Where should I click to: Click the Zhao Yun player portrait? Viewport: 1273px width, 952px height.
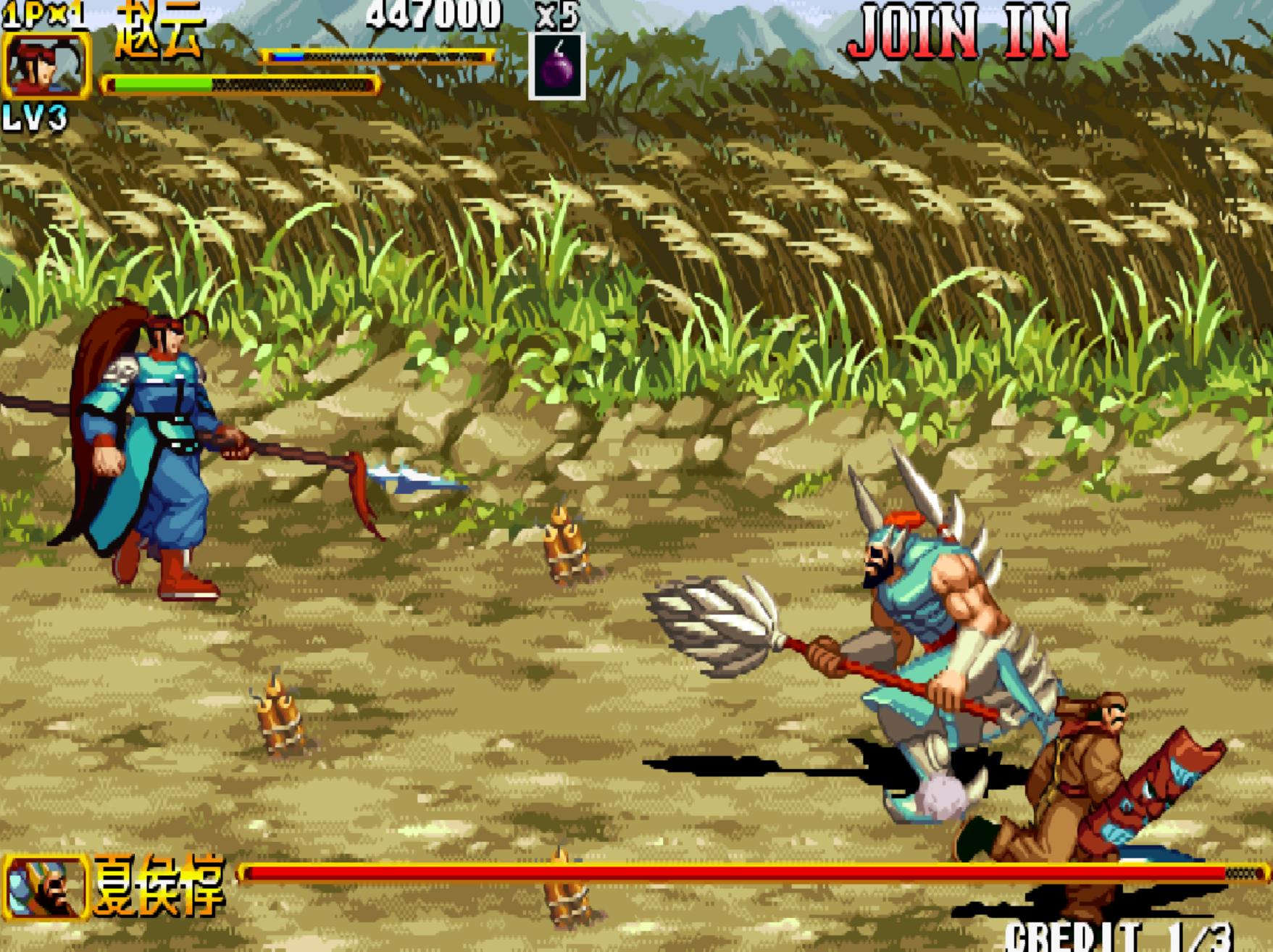[x=47, y=65]
